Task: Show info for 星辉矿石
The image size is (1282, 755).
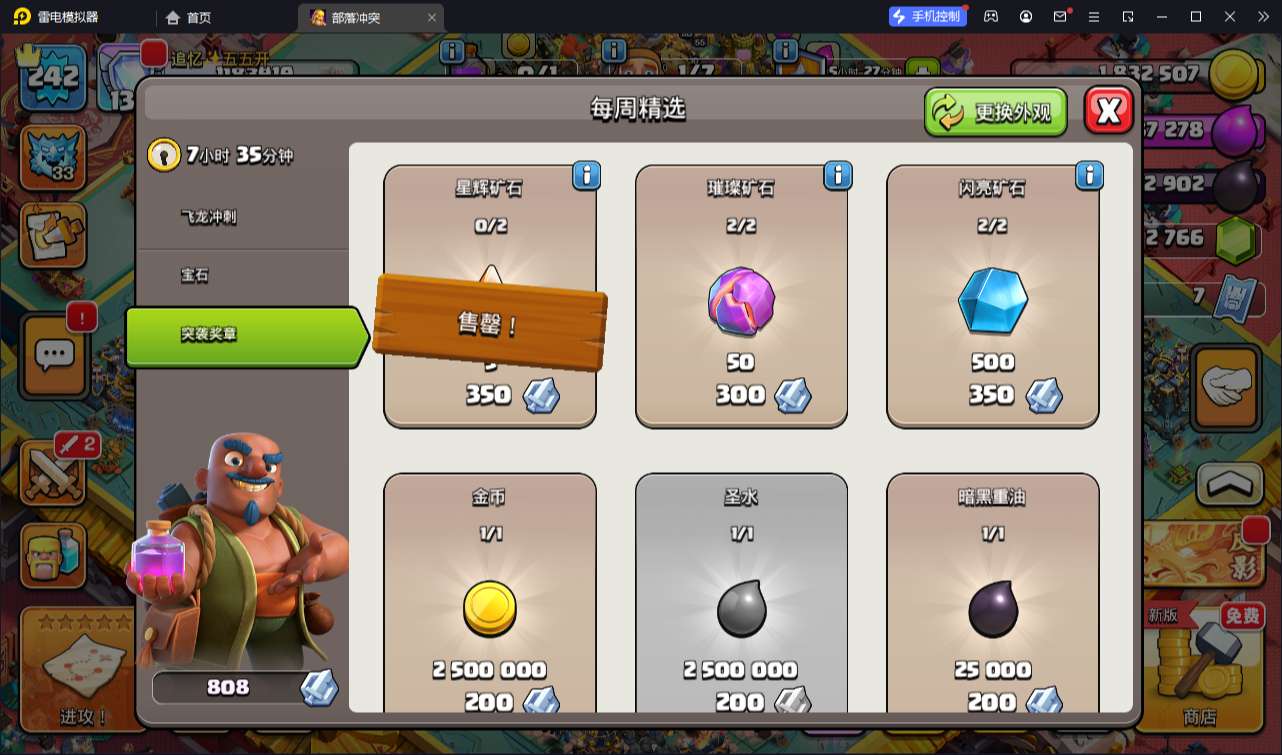Action: (586, 176)
